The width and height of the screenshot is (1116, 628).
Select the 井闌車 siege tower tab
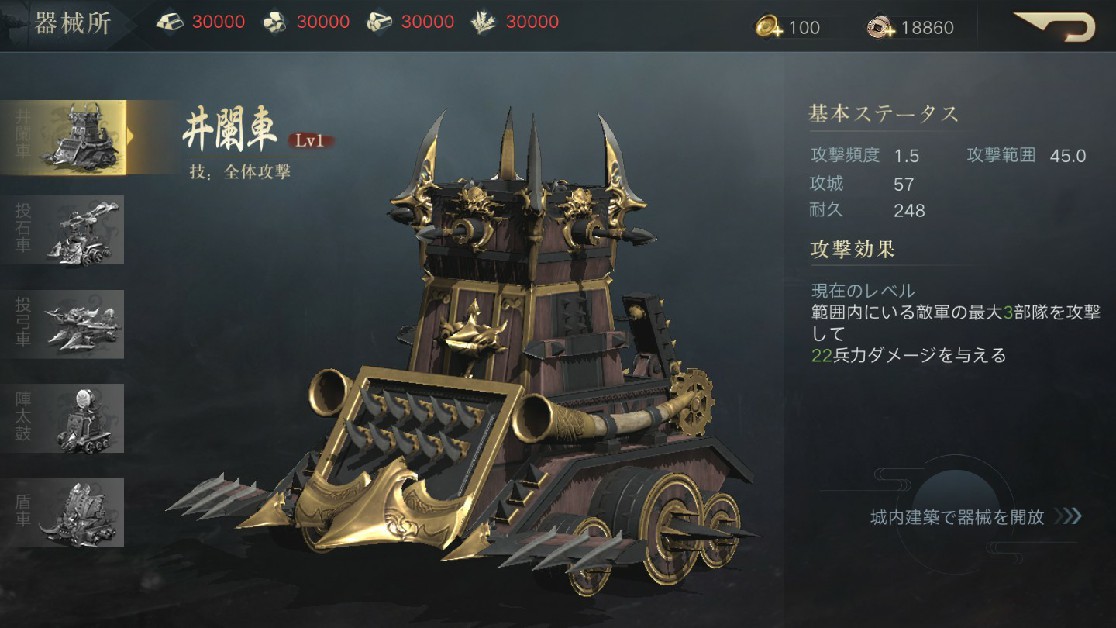66,137
